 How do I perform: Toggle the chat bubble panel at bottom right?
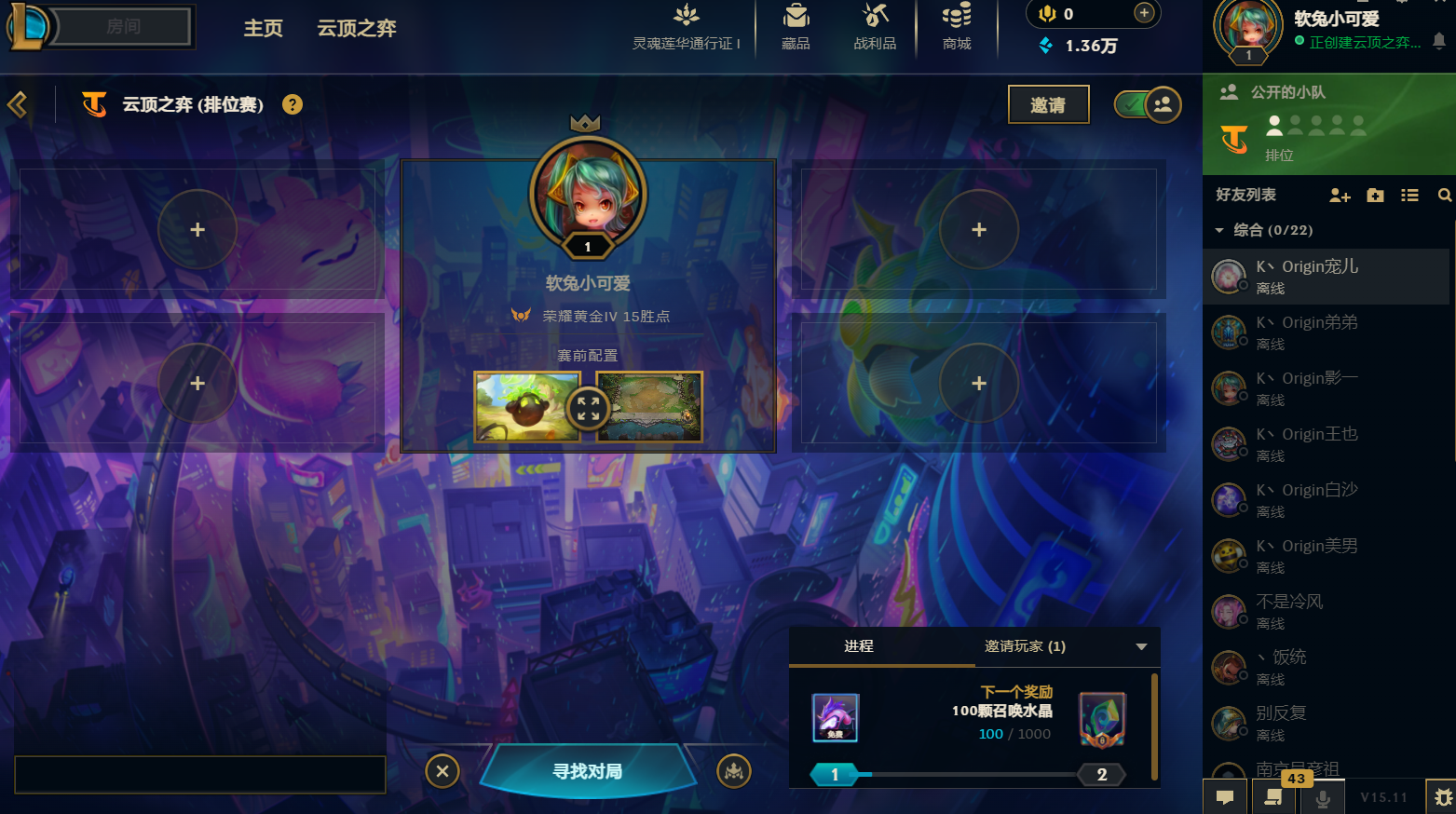click(1225, 797)
